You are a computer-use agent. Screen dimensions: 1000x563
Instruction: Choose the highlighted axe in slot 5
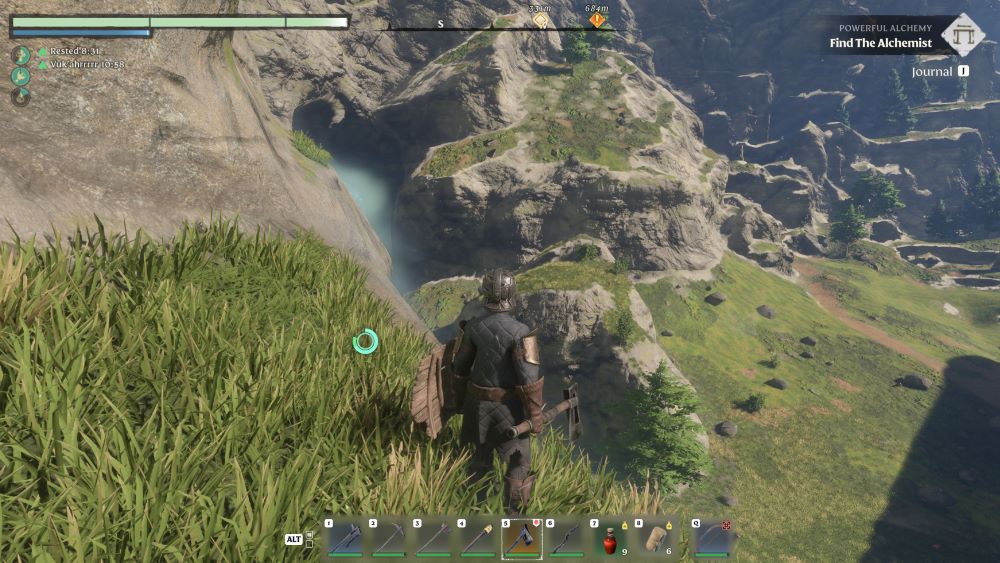pos(521,538)
